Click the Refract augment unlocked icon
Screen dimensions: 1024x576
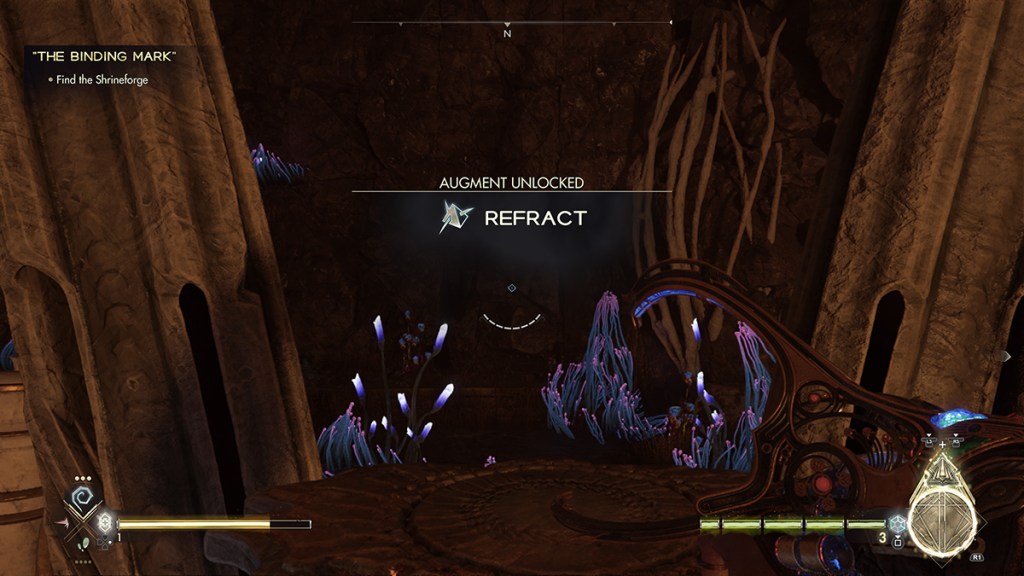[456, 217]
